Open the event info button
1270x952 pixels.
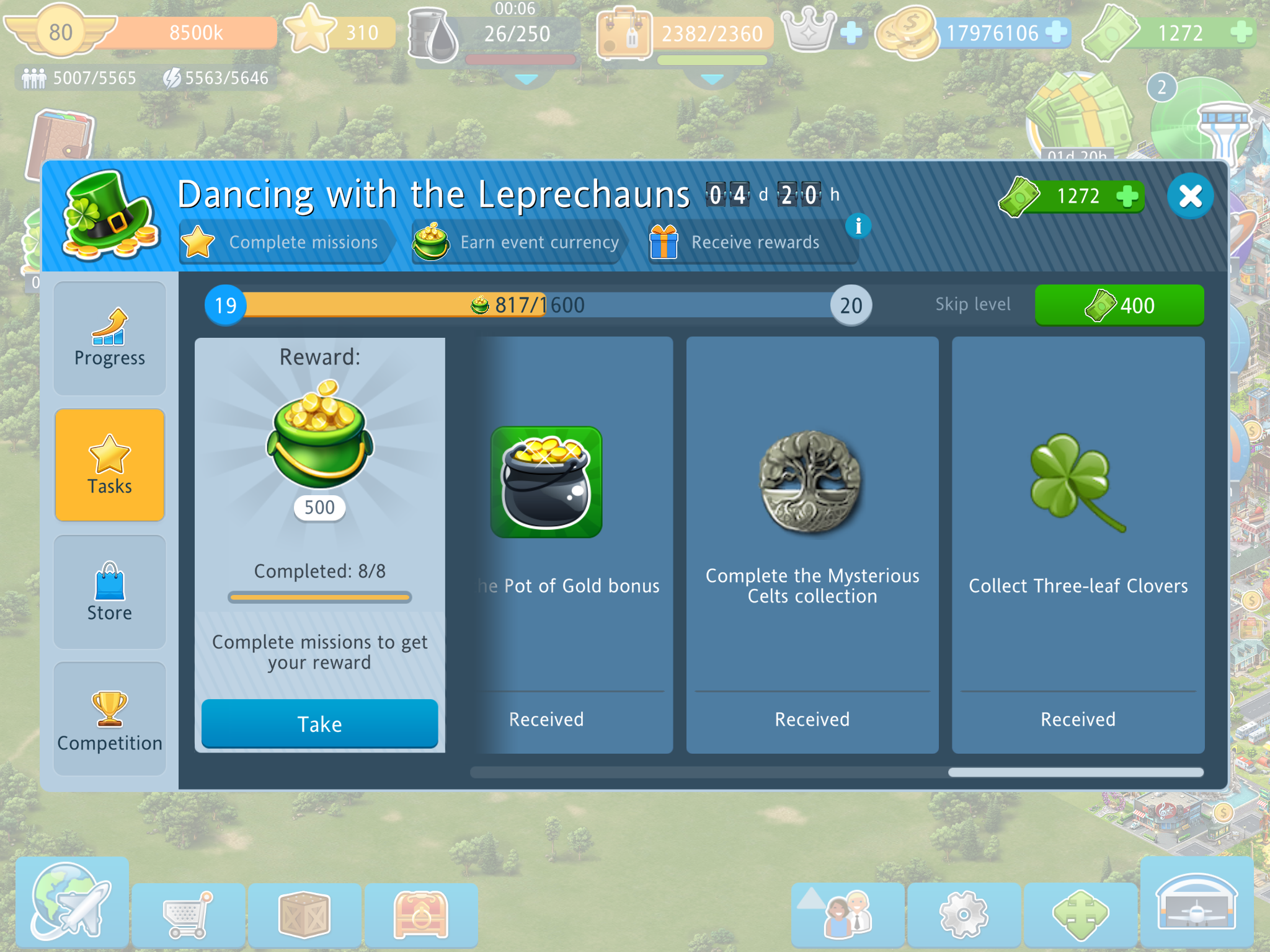858,226
